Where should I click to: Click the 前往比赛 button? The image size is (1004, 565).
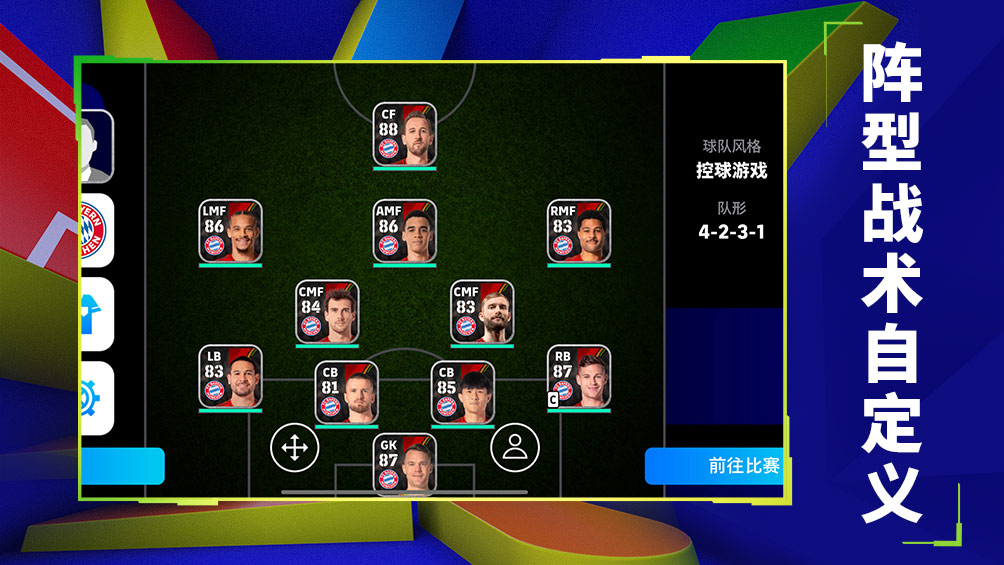point(714,466)
